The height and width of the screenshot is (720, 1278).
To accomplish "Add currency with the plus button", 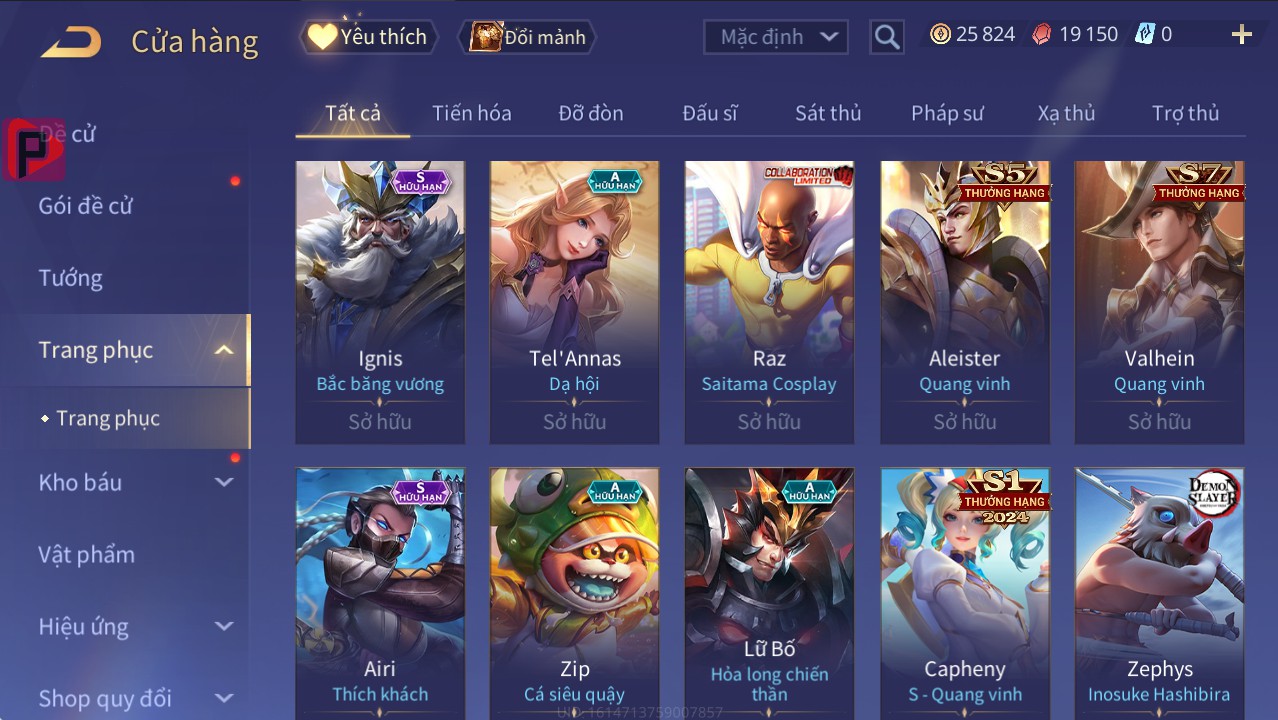I will coord(1241,35).
